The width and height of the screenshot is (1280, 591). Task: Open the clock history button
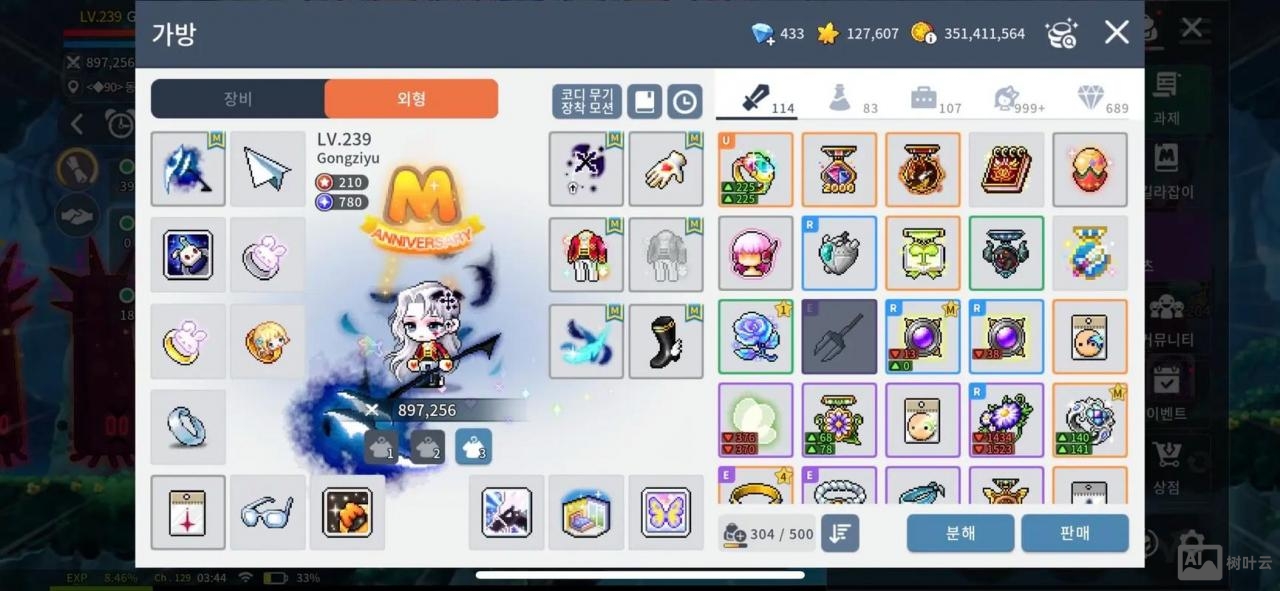click(685, 101)
